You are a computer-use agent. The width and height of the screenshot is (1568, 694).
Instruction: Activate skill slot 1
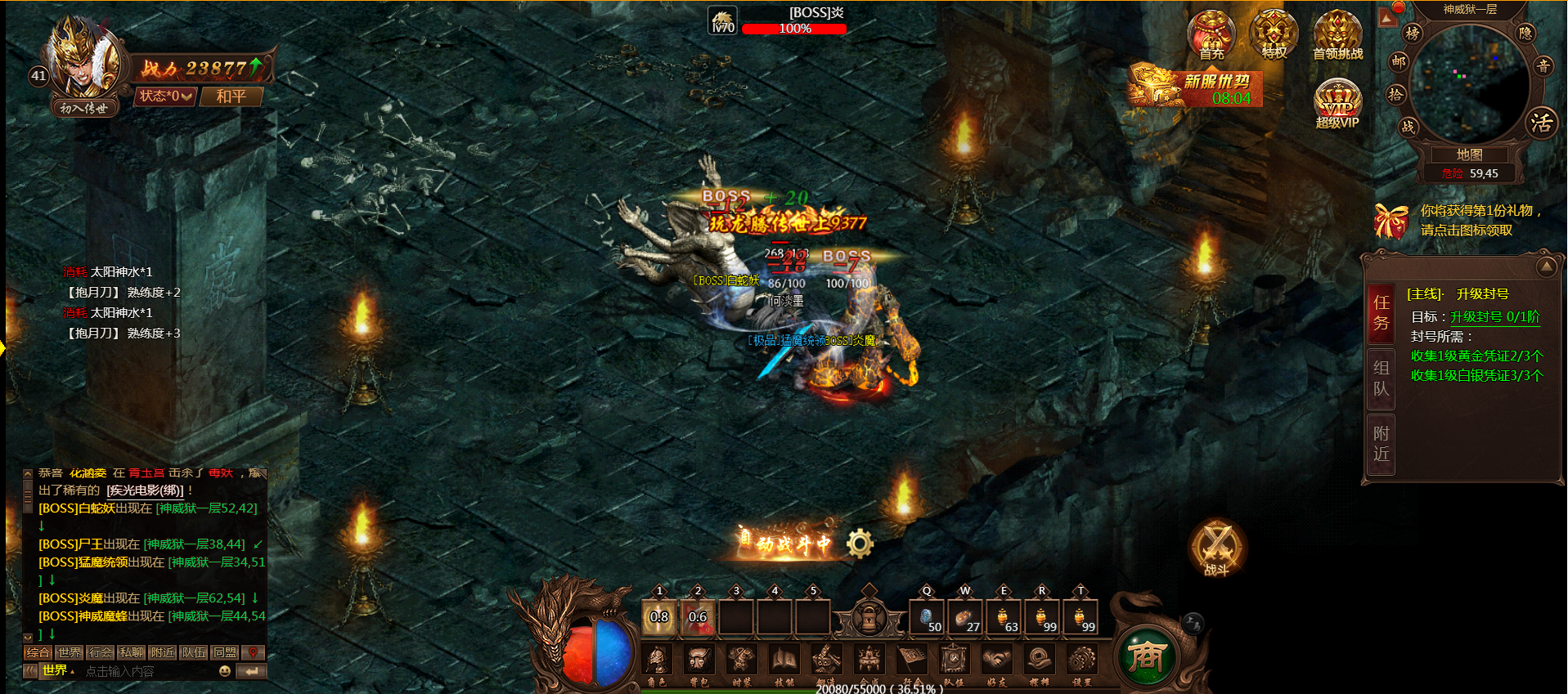click(659, 617)
